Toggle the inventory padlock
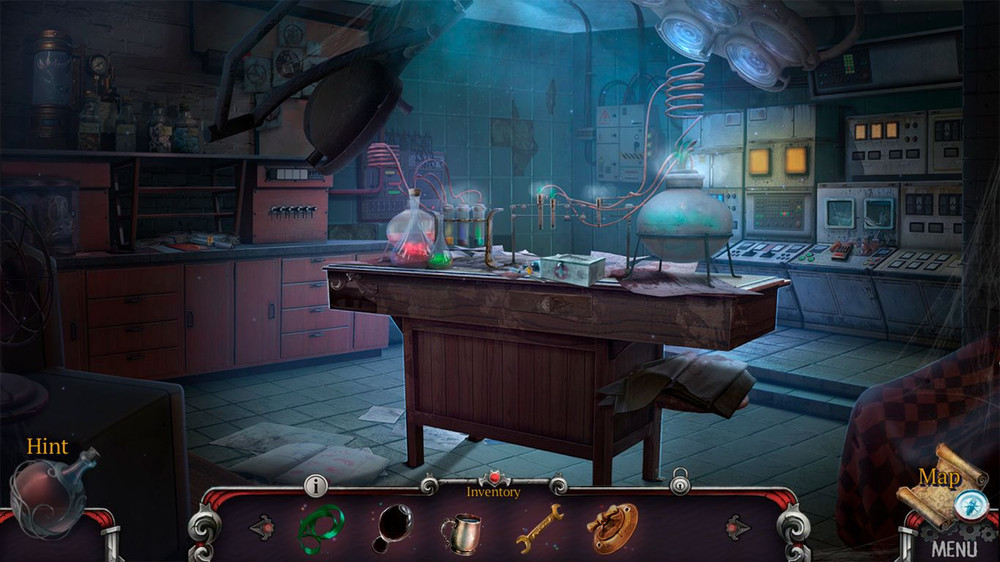This screenshot has height=562, width=1000. click(x=680, y=484)
